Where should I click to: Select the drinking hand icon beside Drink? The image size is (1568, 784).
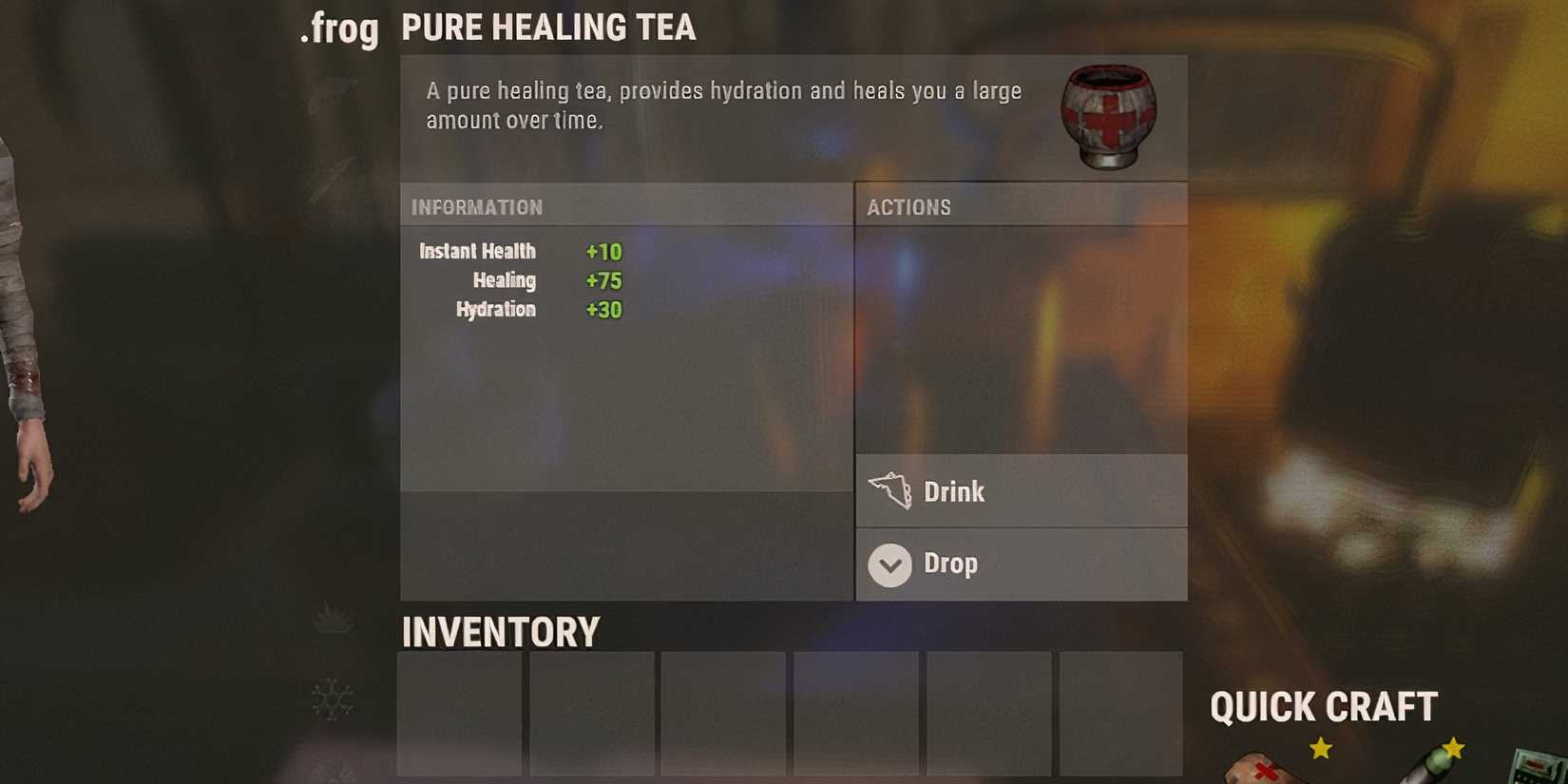(891, 489)
